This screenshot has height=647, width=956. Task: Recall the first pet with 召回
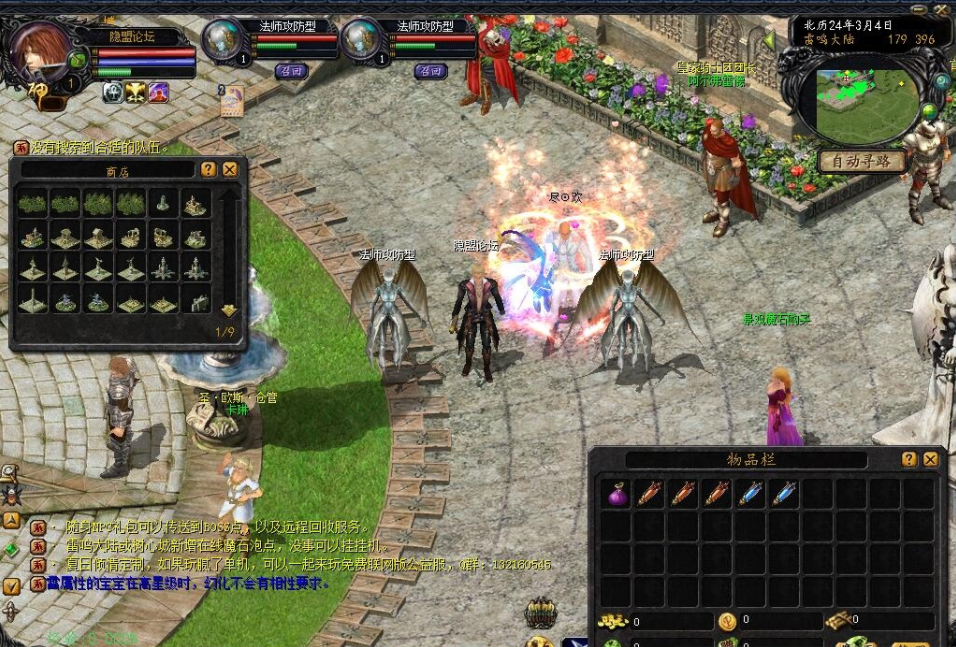291,71
